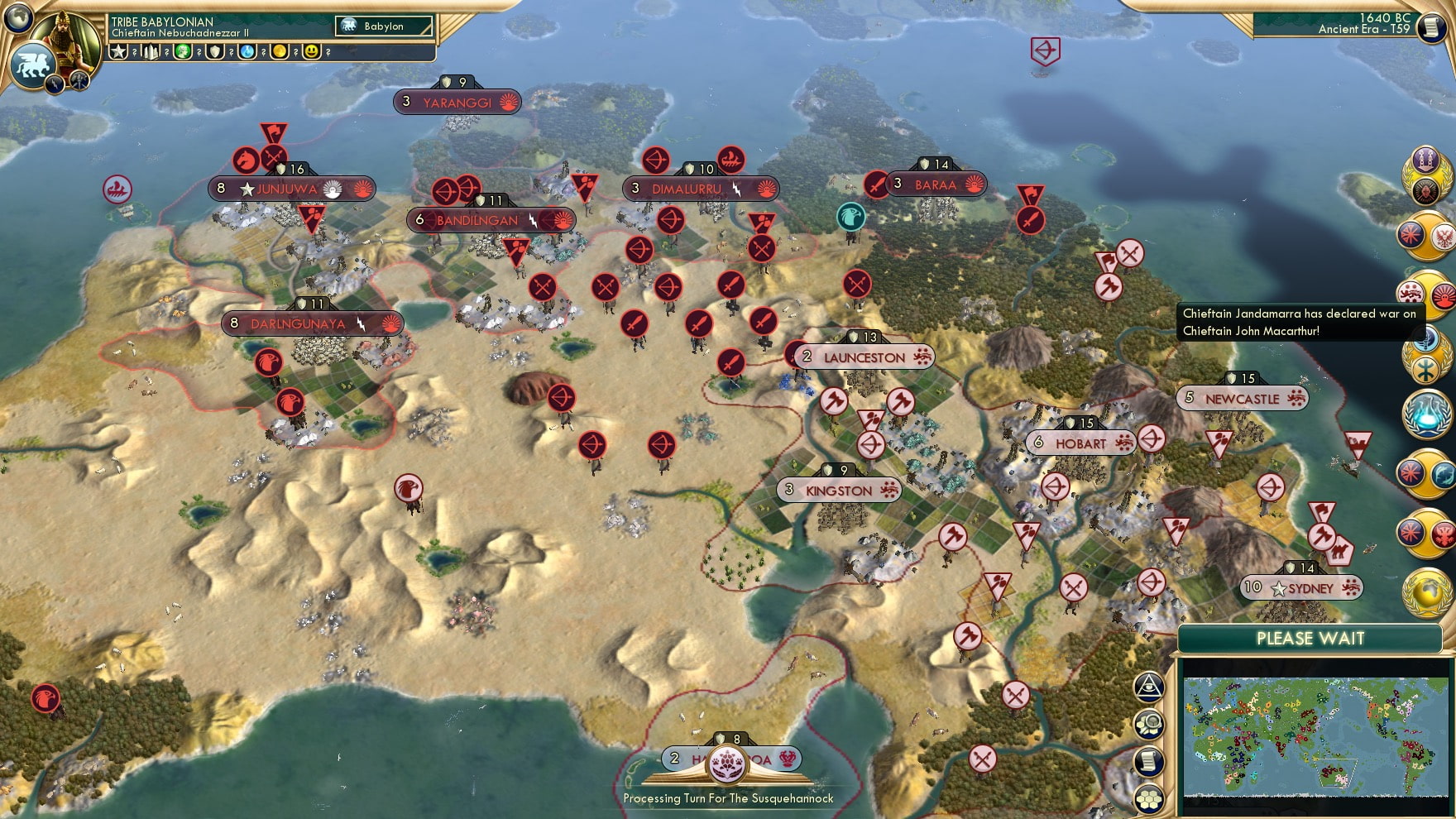Expand the '?' indicator next to the gold icon

point(295,51)
